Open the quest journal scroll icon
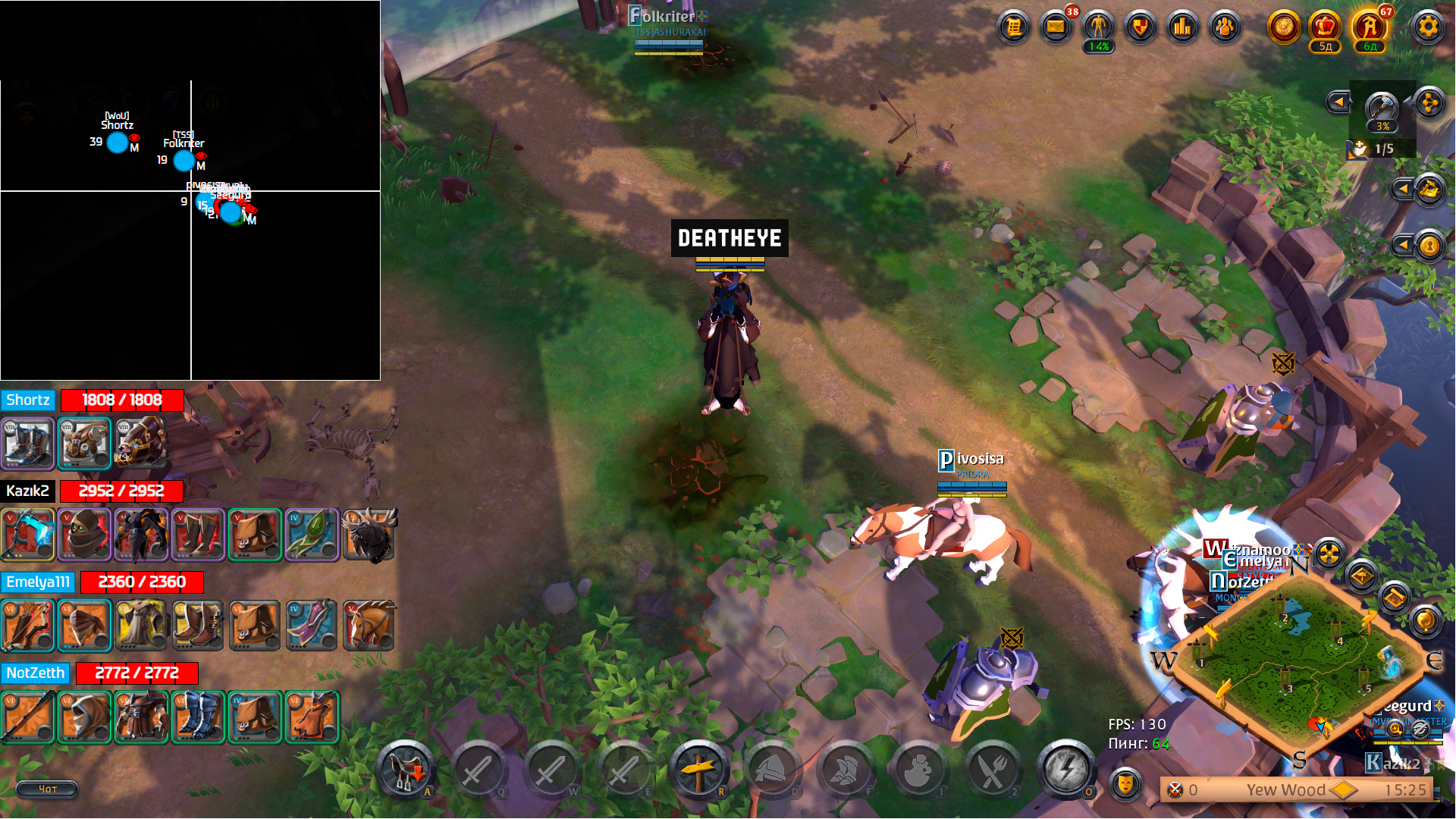This screenshot has width=1456, height=819. [x=1013, y=28]
